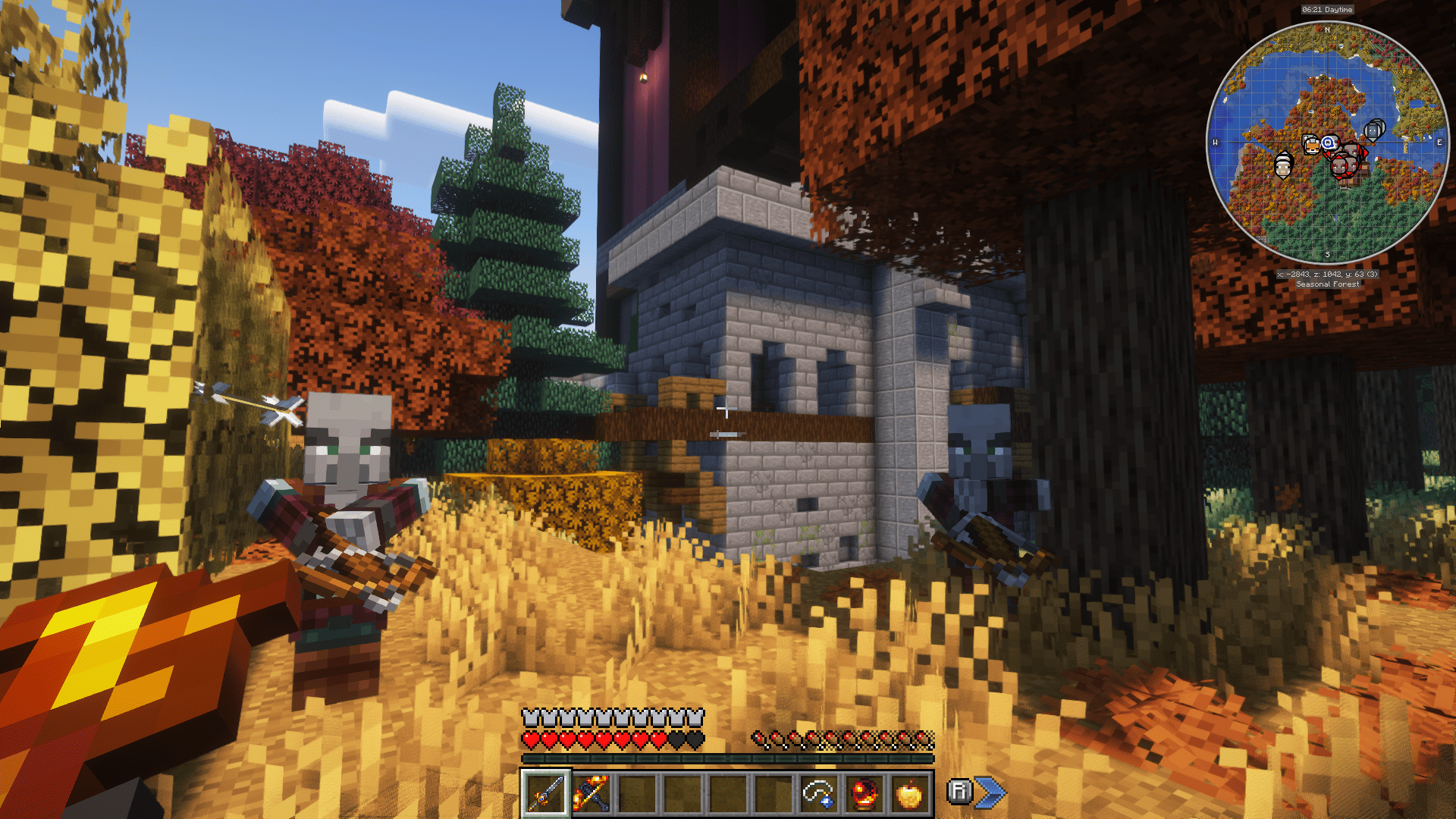The height and width of the screenshot is (819, 1456).
Task: Click the Seasonal Forest biome label below the minimap
Action: point(1329,284)
